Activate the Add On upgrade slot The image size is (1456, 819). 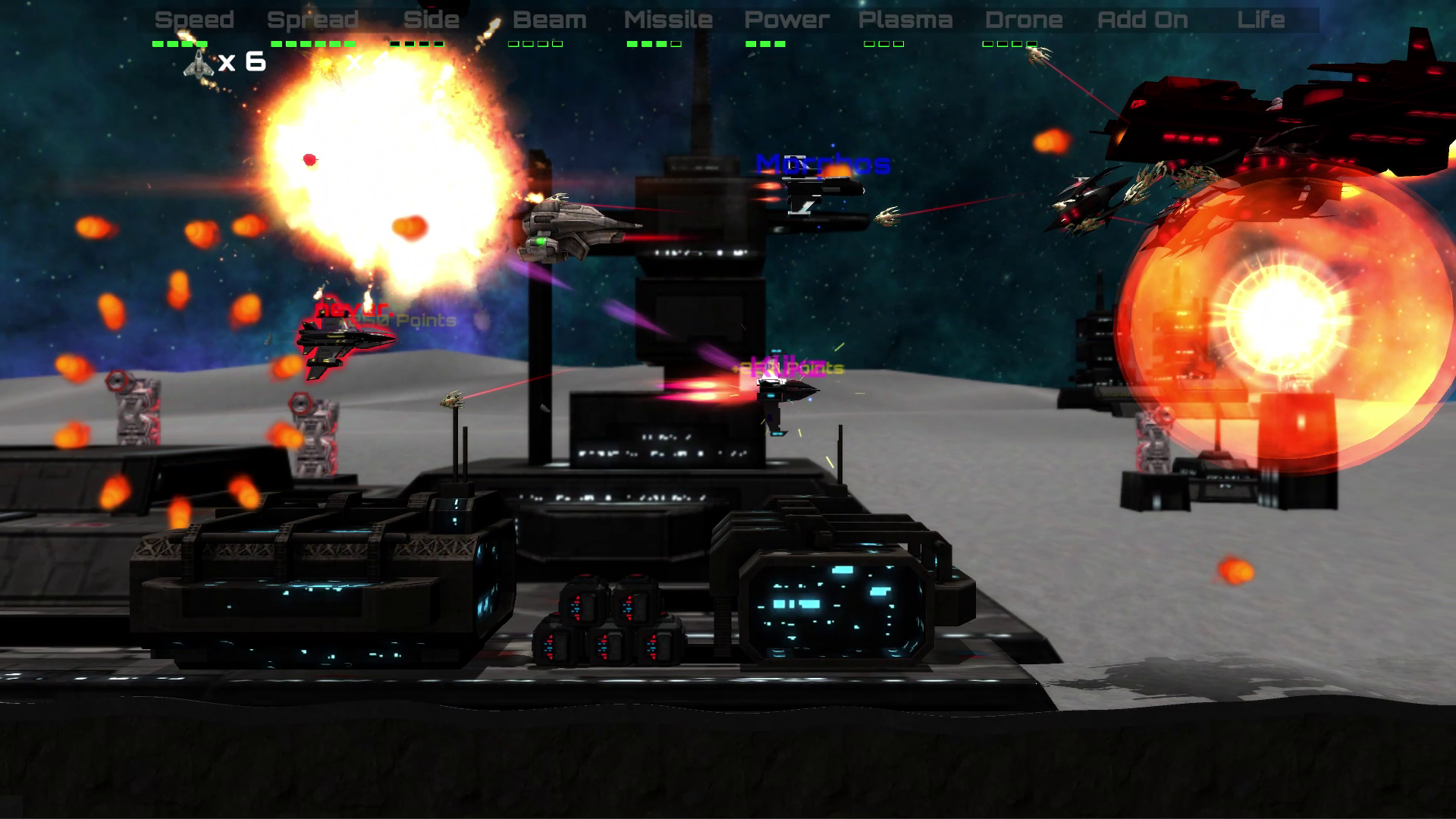click(1143, 20)
